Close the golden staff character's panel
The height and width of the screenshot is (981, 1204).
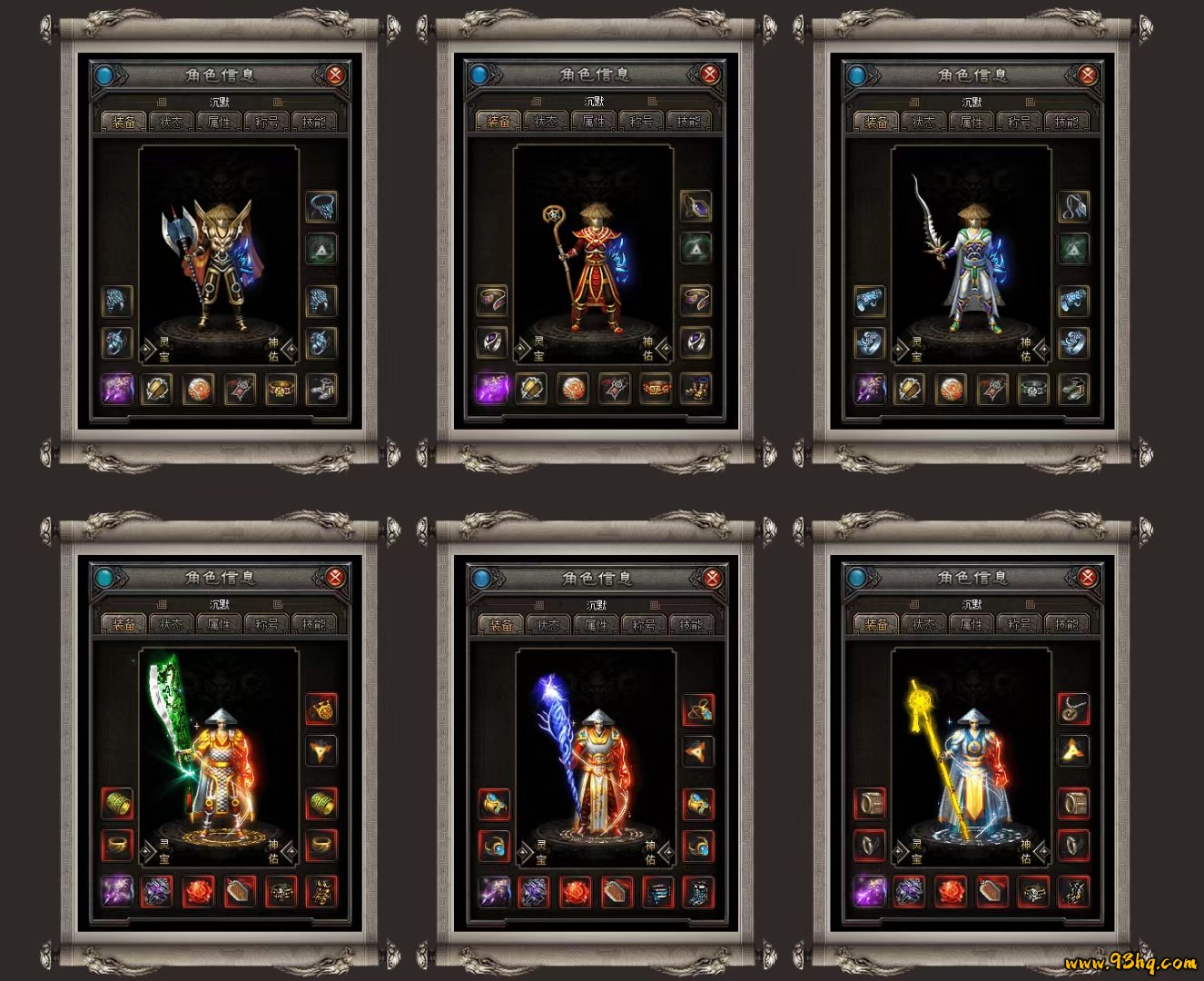(1088, 578)
